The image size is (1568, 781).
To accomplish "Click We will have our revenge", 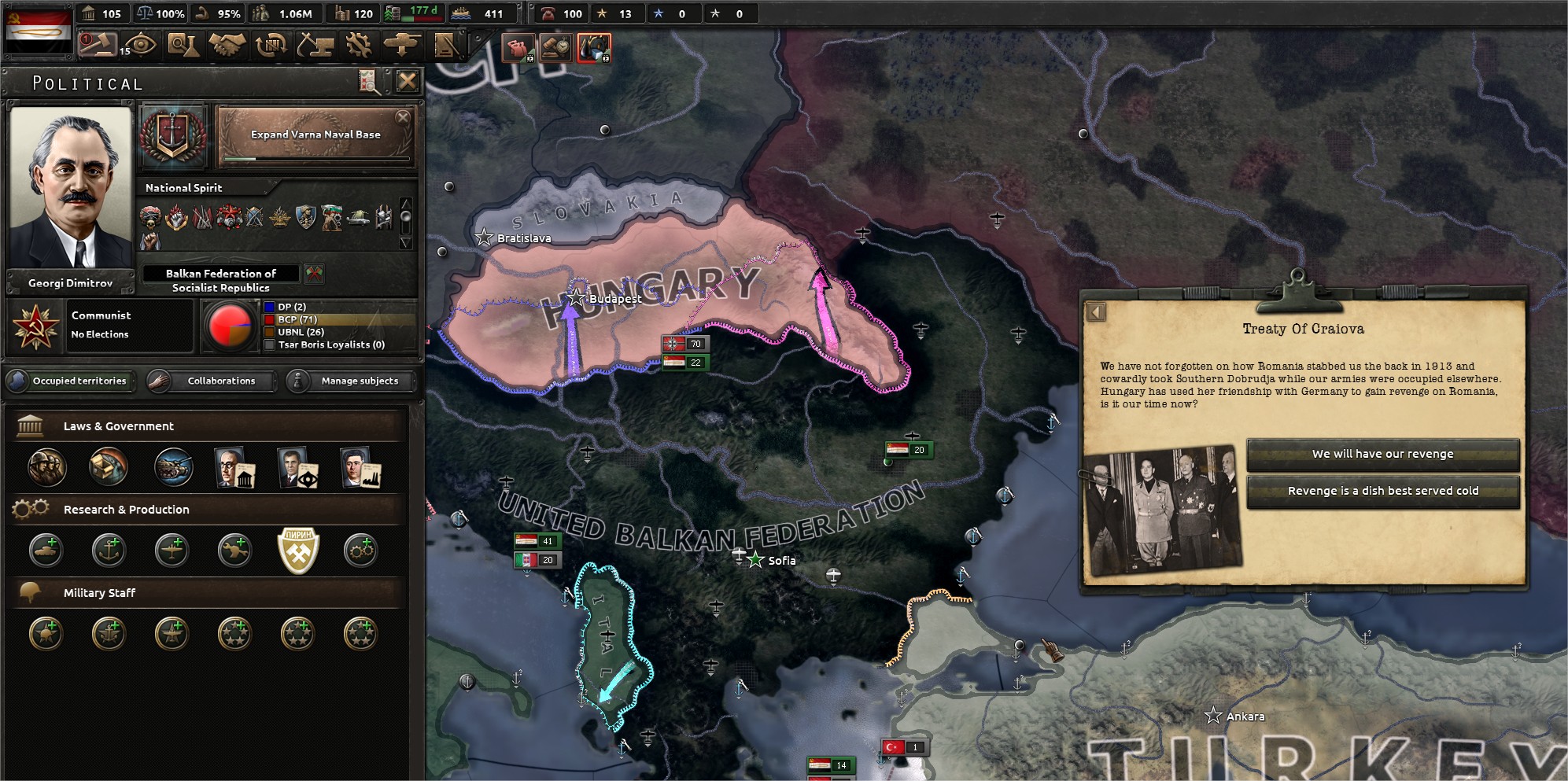I will coord(1383,454).
